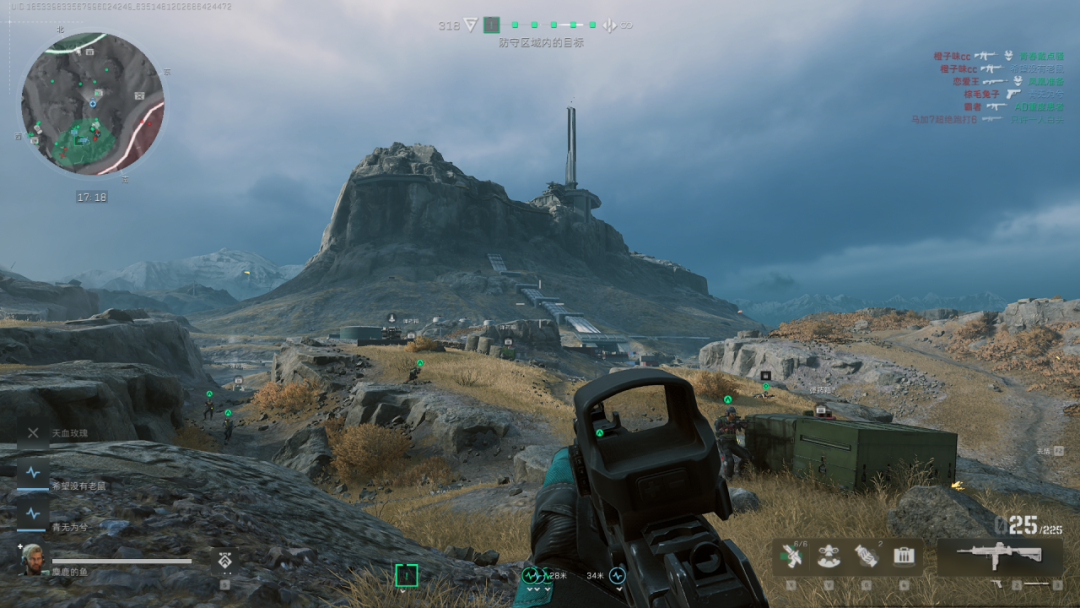Select squad member 天血玫瑰
This screenshot has width=1080, height=608.
(34, 433)
